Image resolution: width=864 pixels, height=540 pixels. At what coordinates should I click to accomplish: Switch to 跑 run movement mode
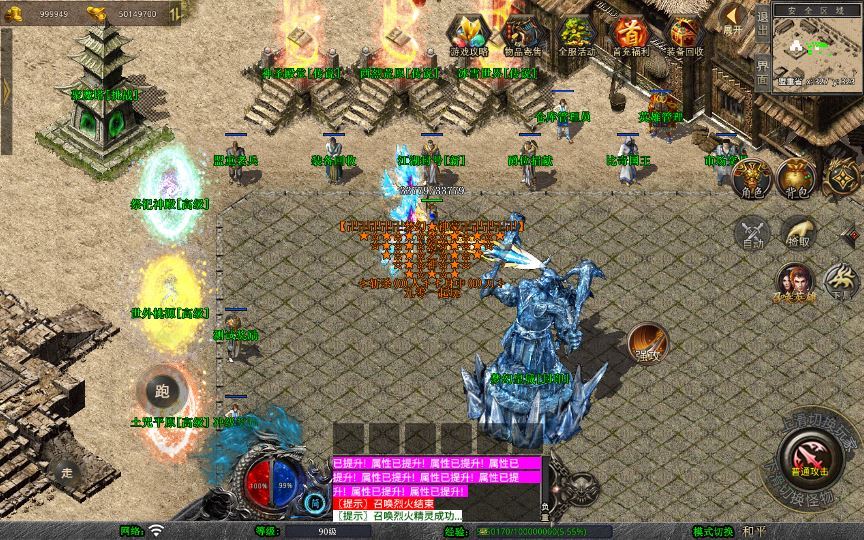(163, 392)
